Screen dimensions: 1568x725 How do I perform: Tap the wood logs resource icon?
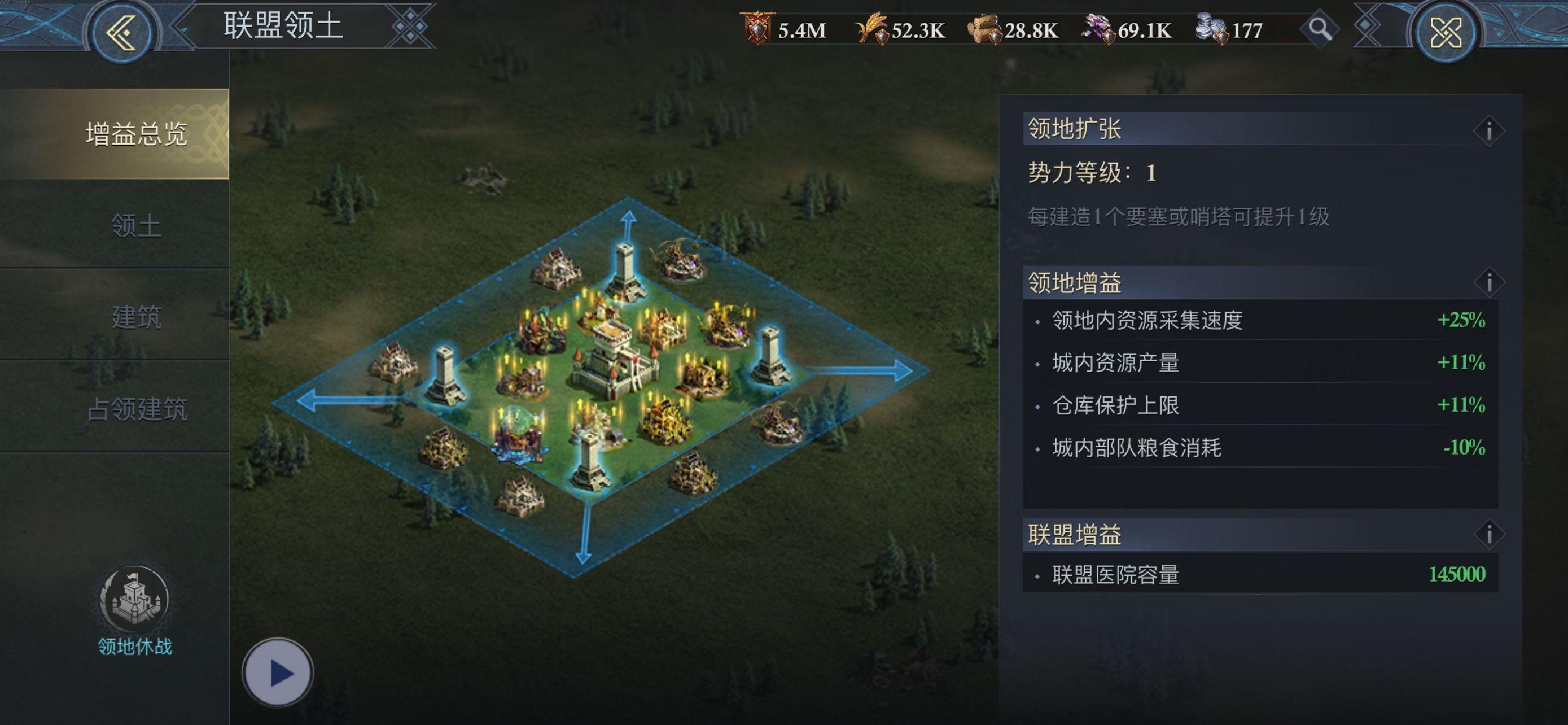point(984,29)
